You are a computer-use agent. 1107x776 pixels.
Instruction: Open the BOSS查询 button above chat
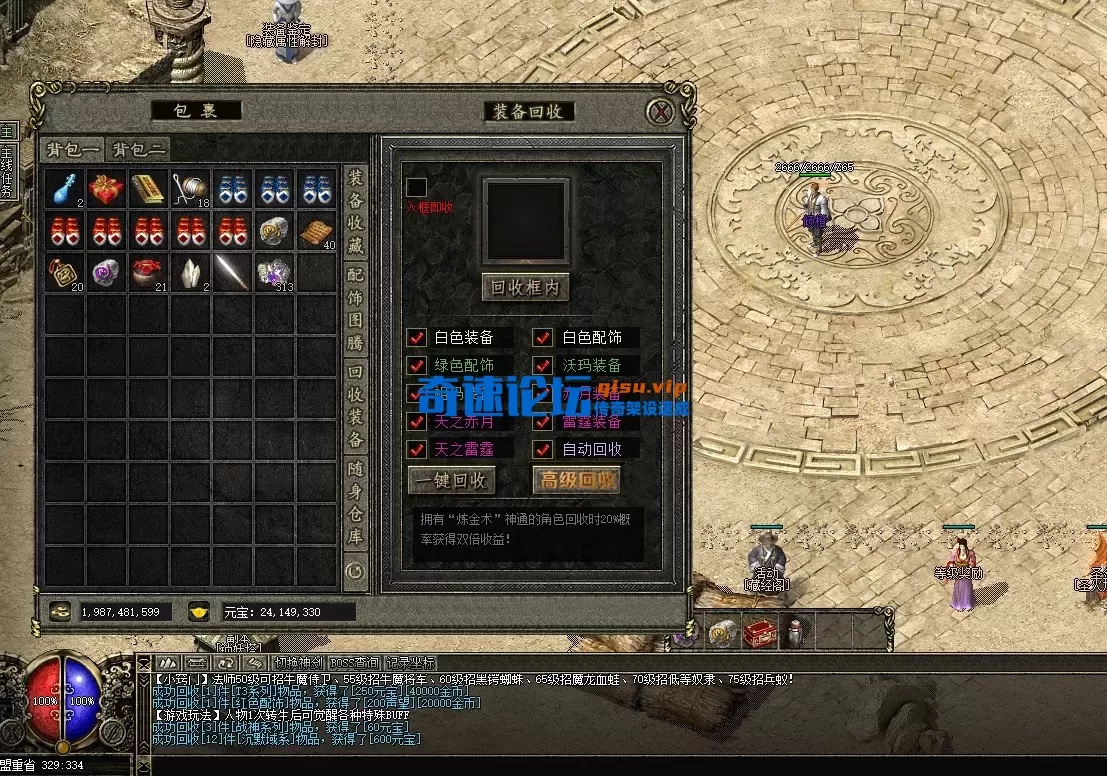pyautogui.click(x=355, y=662)
